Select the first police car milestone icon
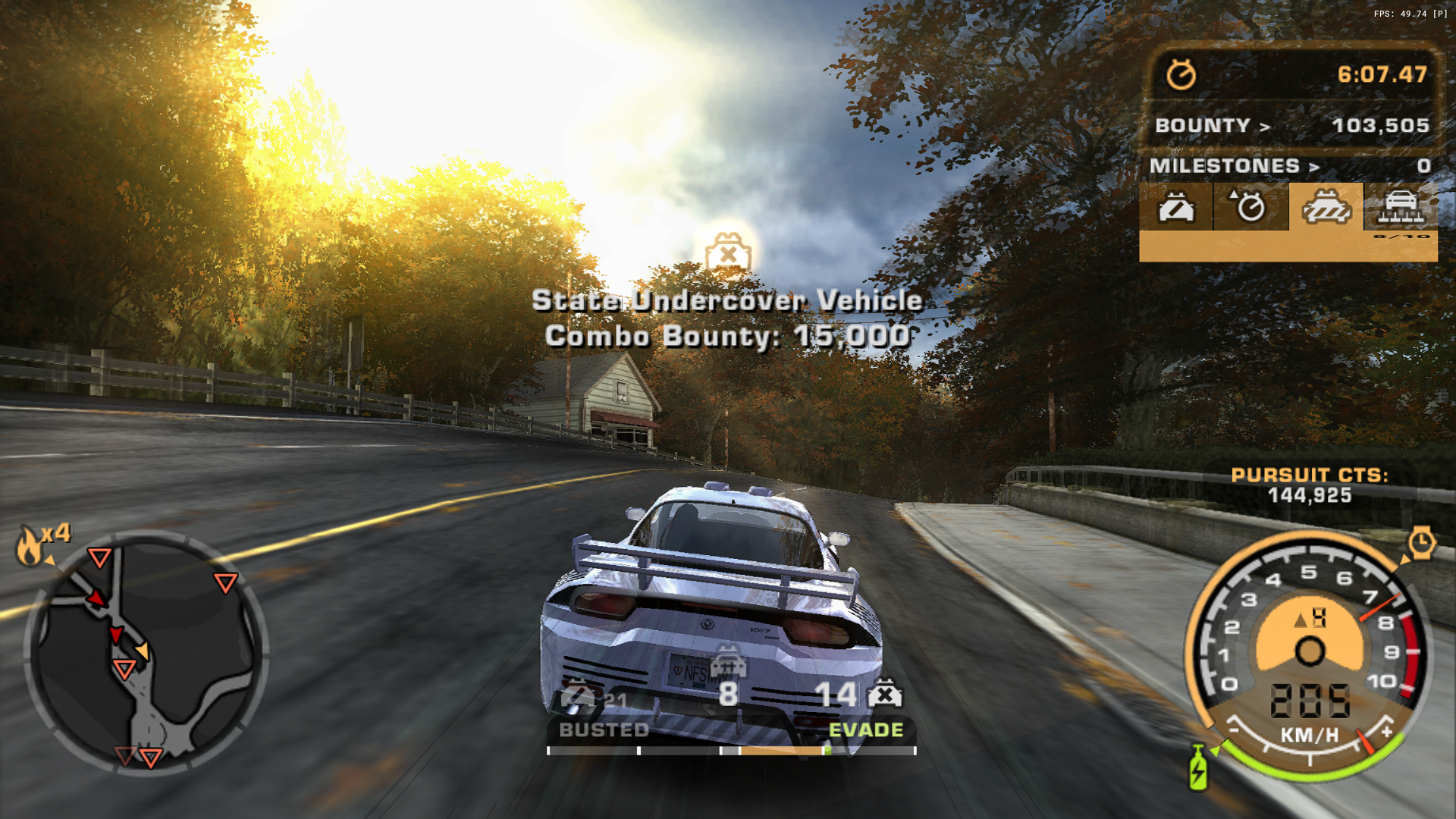Screen dimensions: 1456x819 click(1175, 206)
